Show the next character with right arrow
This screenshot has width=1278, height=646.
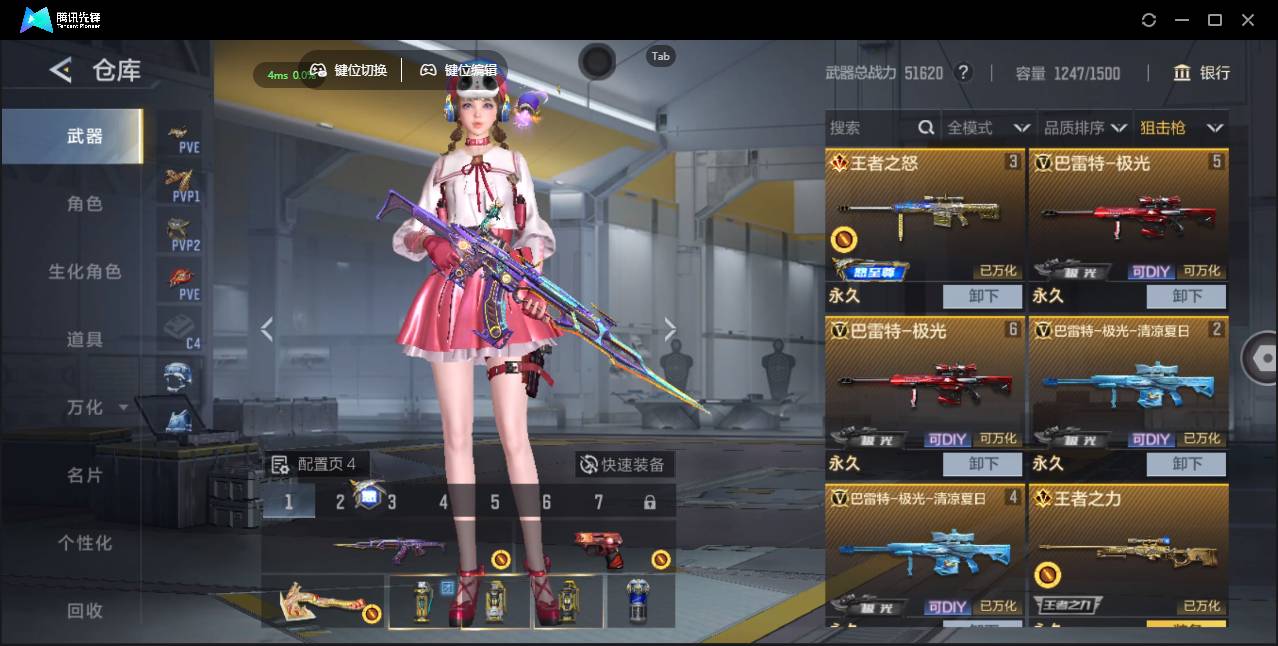pos(670,330)
